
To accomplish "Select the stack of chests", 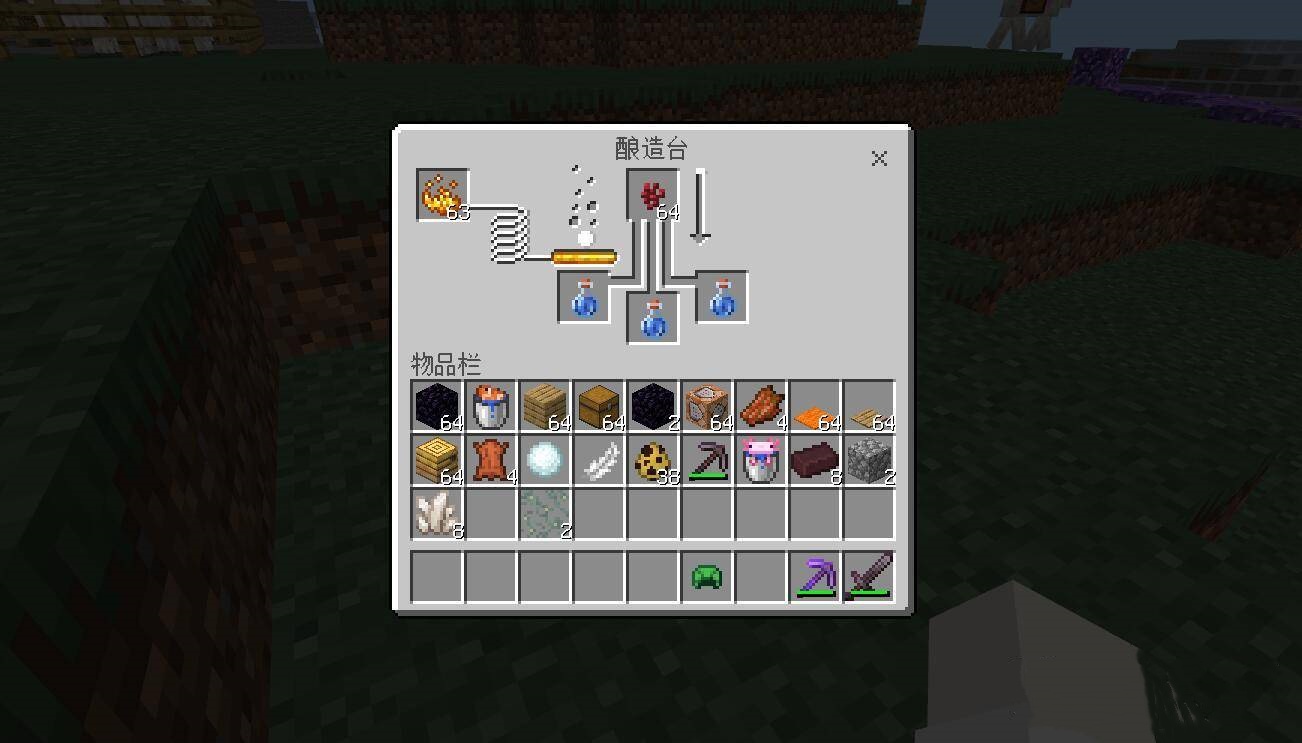I will 599,406.
